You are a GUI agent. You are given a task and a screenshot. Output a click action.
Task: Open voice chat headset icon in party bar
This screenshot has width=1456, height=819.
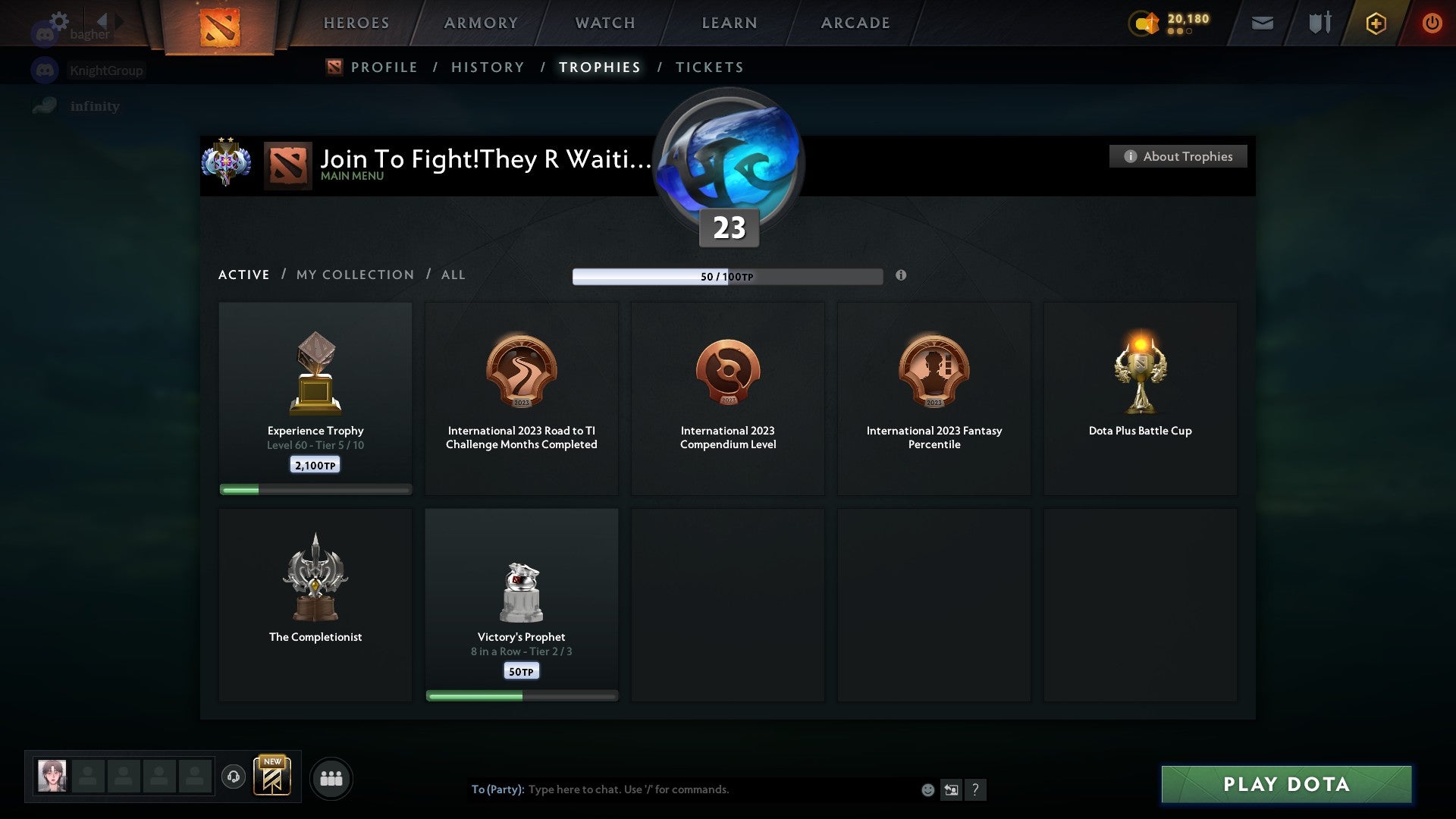233,777
